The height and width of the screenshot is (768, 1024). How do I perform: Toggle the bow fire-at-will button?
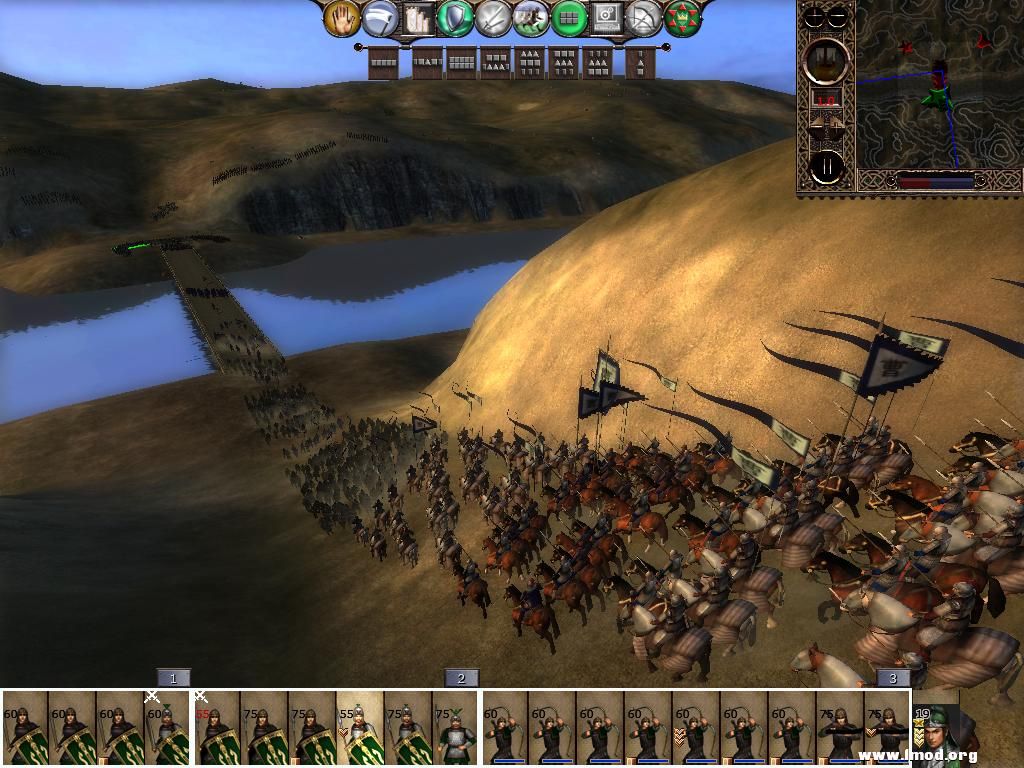point(642,18)
